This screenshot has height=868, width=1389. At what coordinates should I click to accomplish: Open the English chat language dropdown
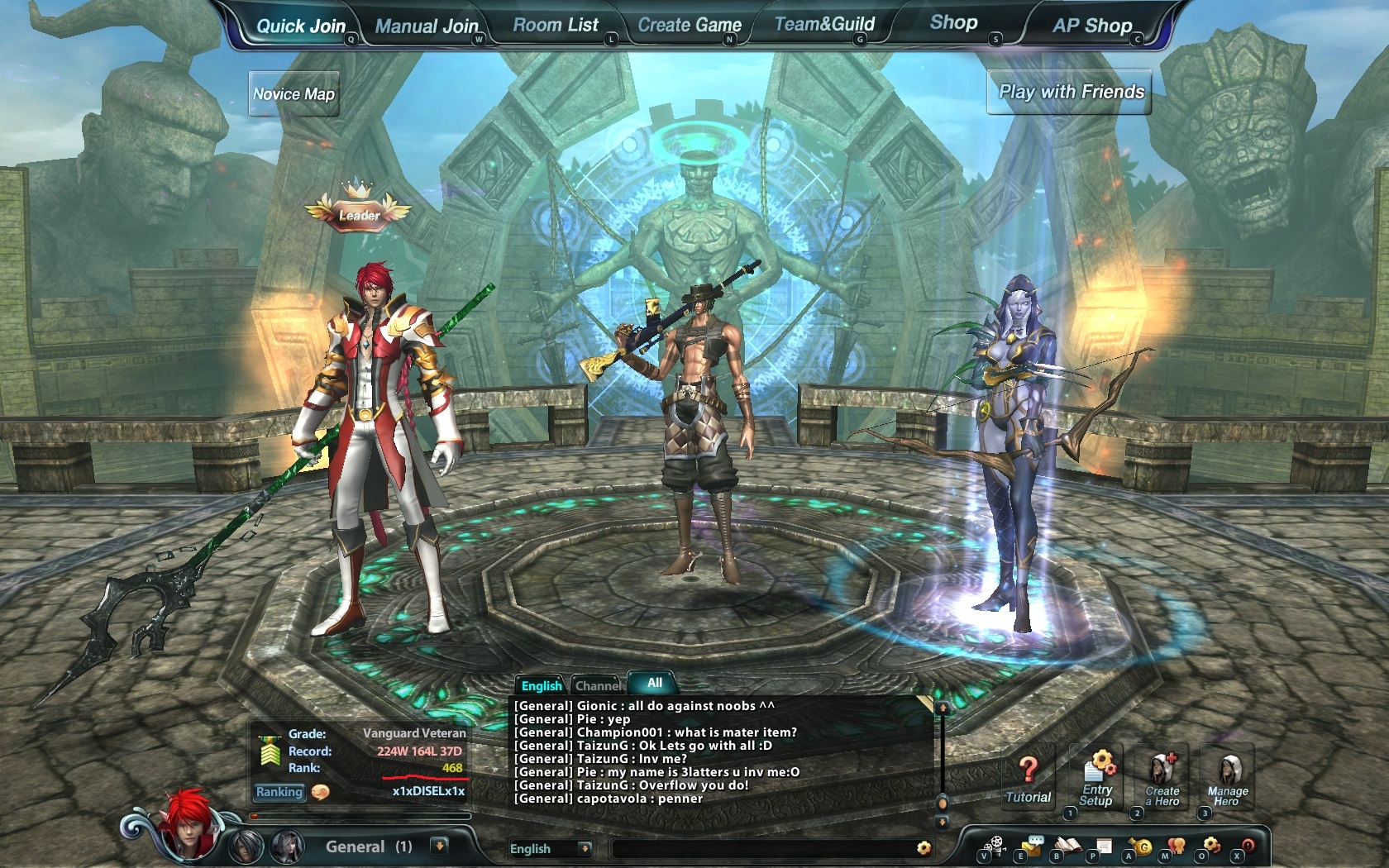pos(585,848)
